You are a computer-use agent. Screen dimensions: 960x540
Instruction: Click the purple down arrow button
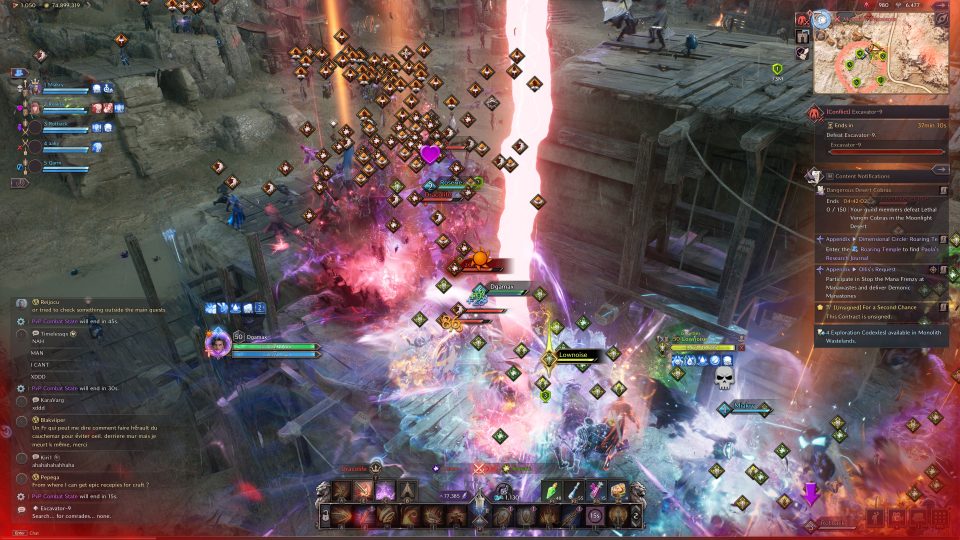(811, 494)
